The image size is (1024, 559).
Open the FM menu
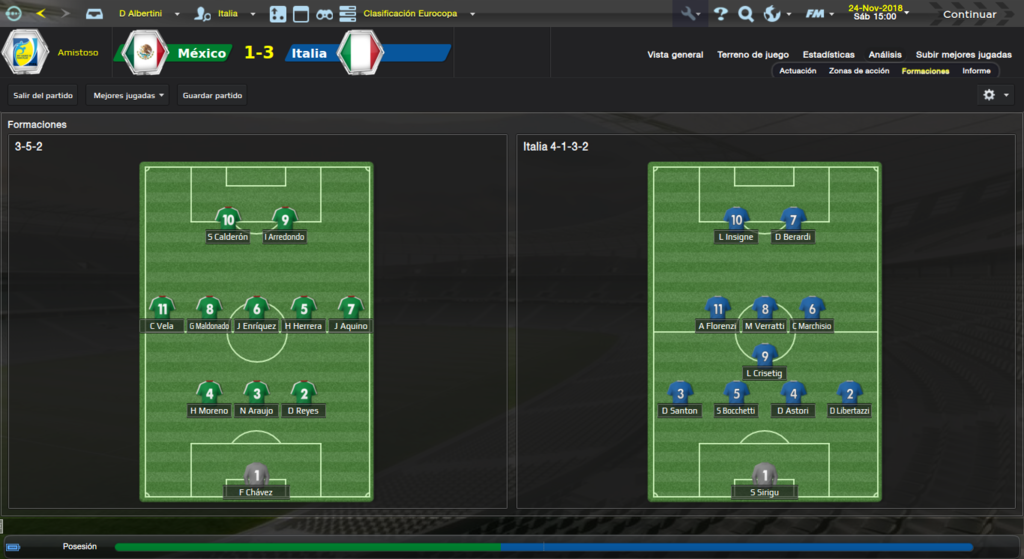(820, 14)
